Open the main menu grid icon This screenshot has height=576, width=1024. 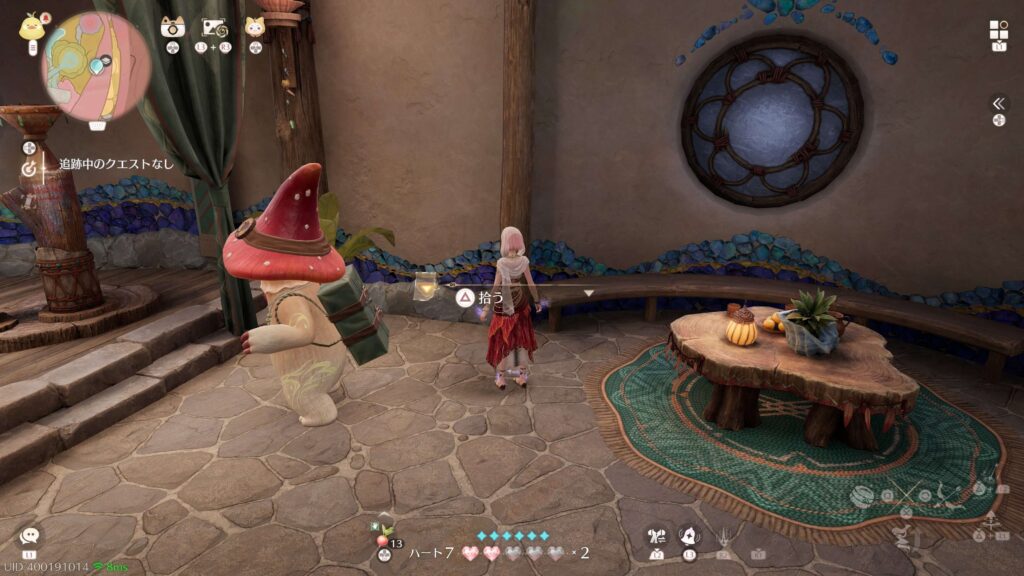998,30
